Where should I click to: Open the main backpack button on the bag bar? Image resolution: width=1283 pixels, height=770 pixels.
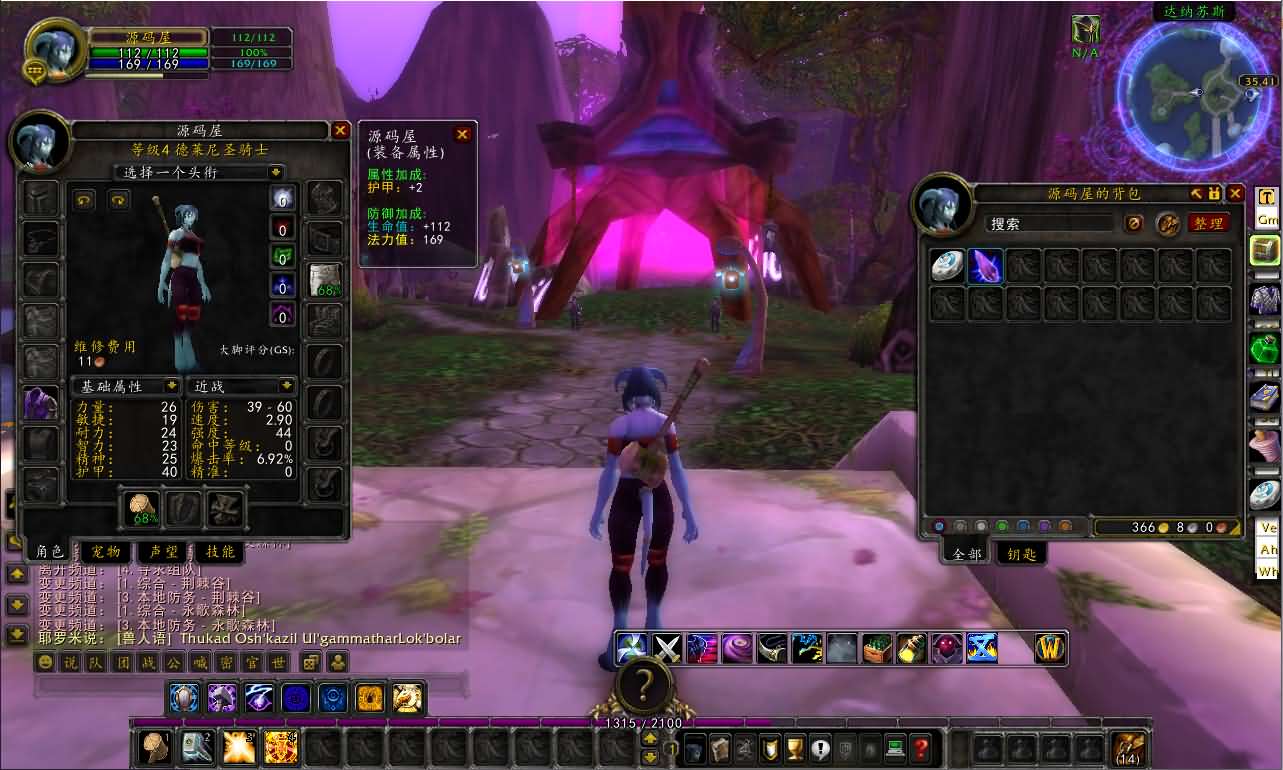(x=1129, y=748)
